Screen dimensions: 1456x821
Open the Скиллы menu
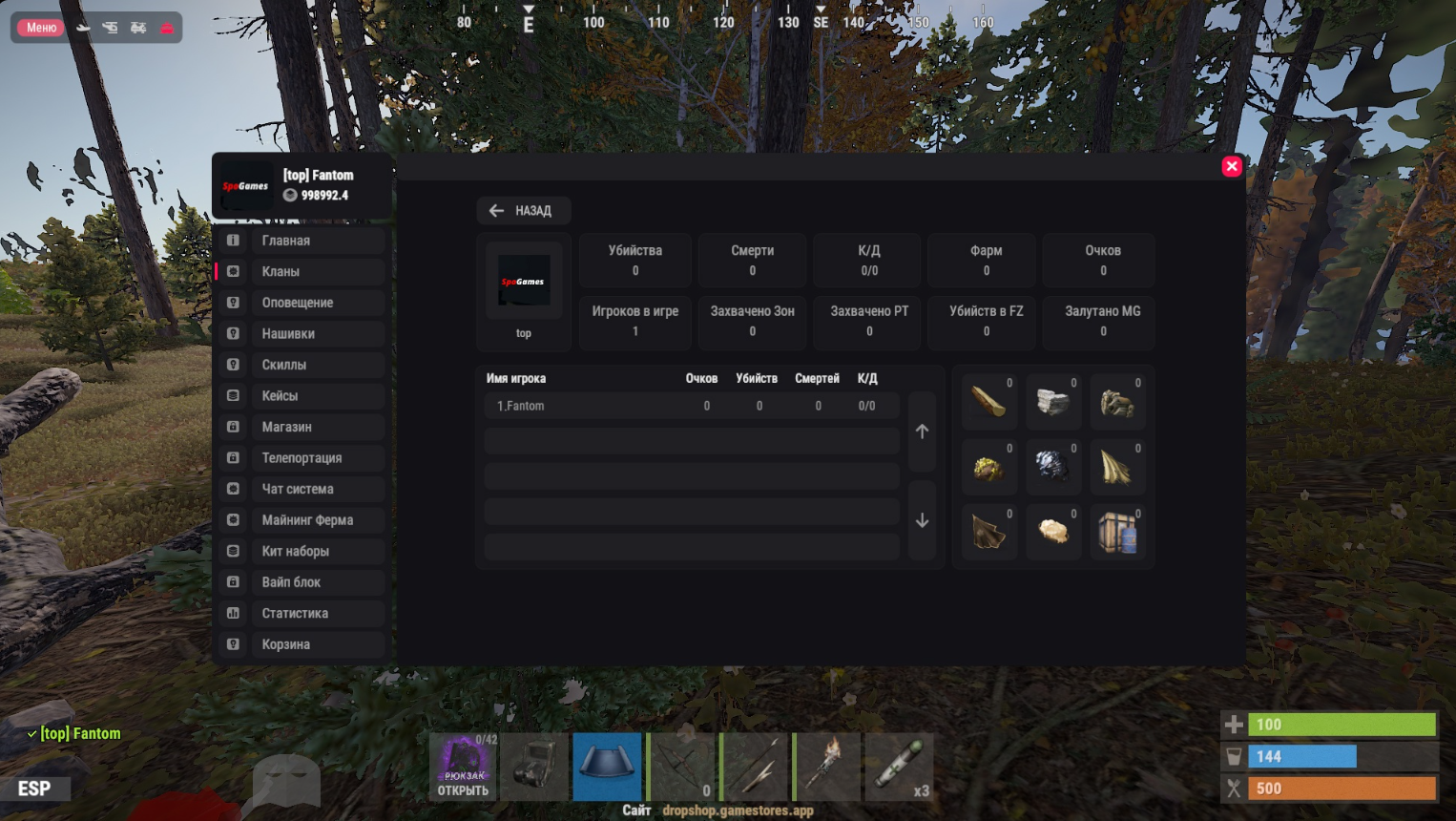[301, 365]
